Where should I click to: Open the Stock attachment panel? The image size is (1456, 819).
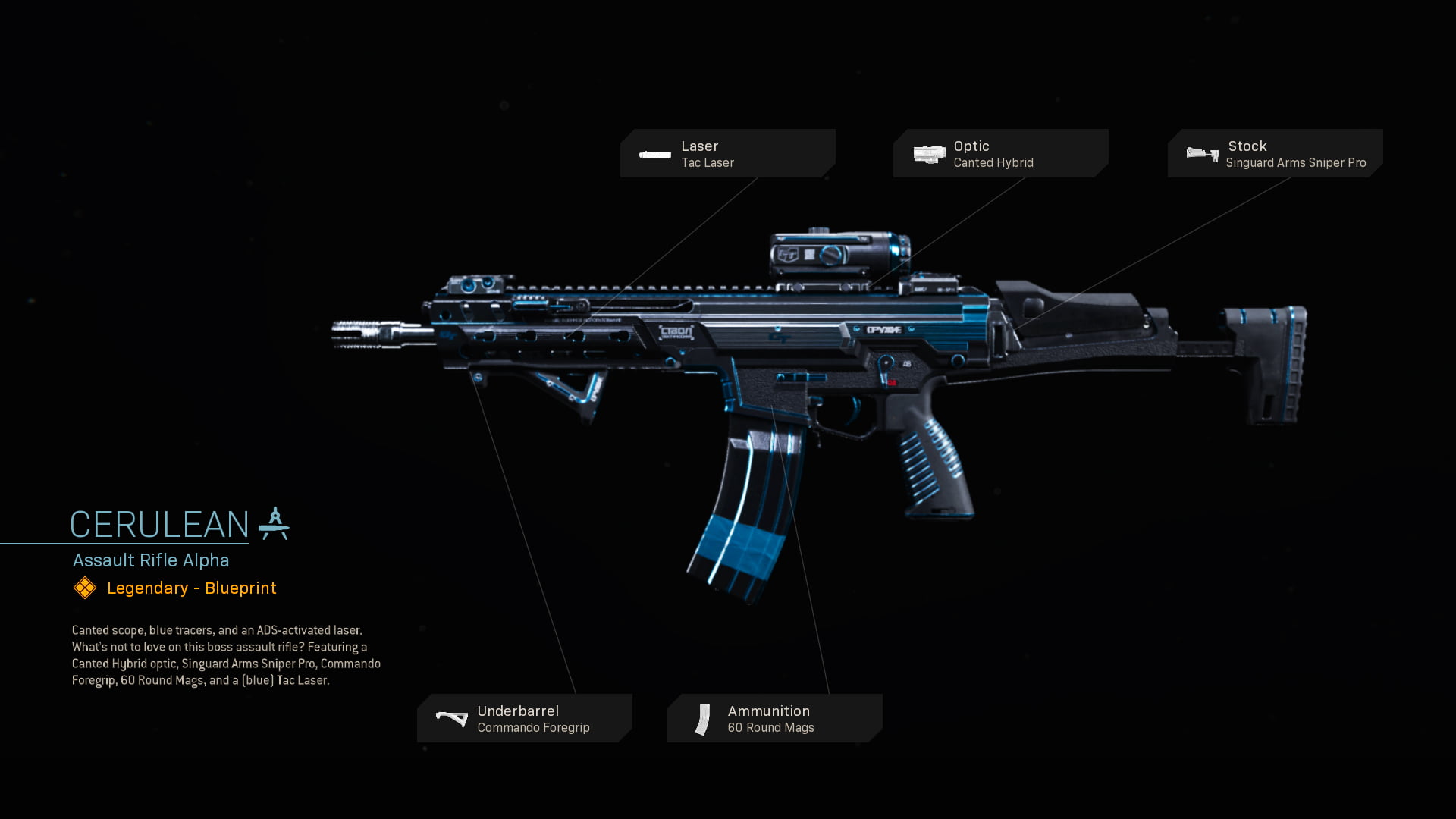click(x=1274, y=153)
